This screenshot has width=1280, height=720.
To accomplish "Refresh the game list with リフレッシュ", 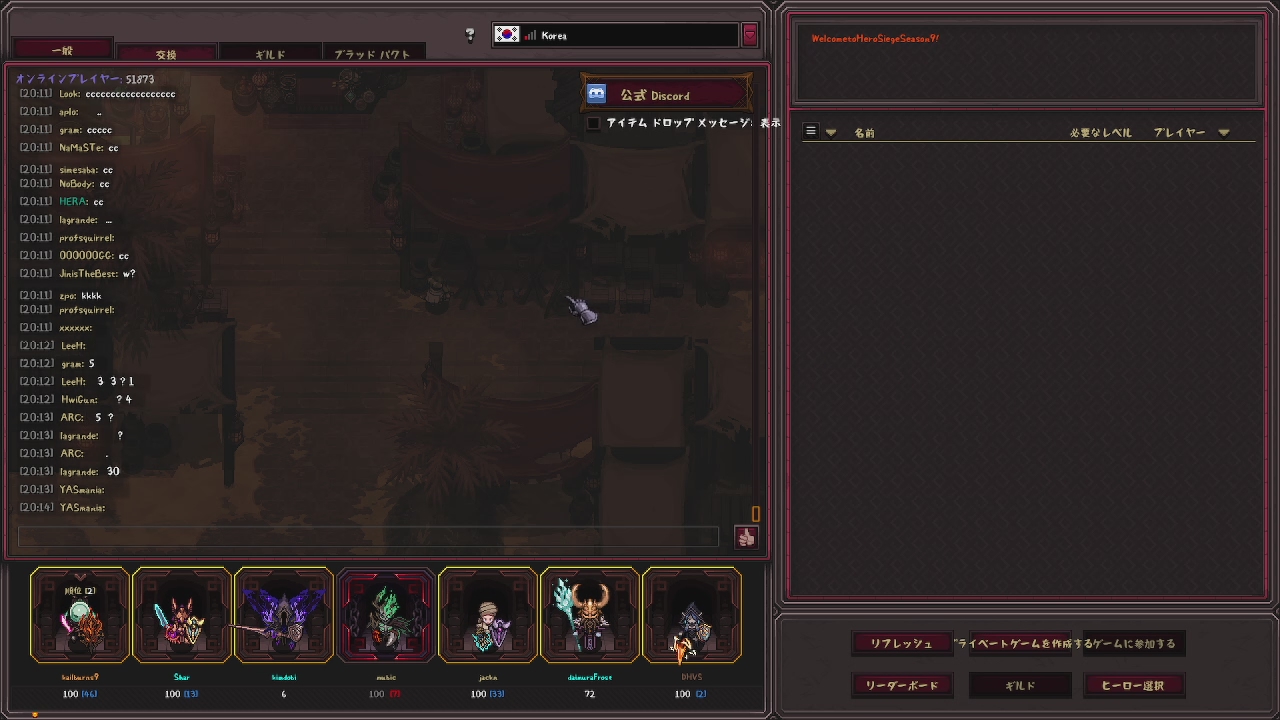I will (901, 644).
